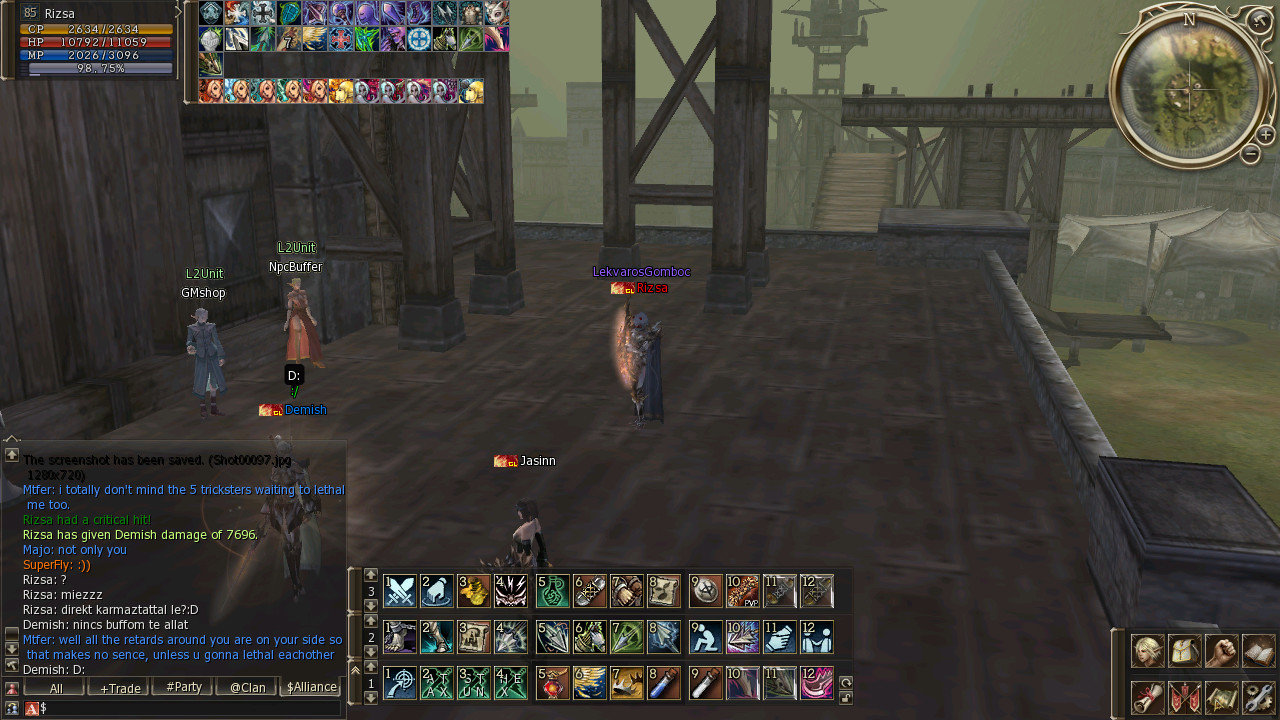Image resolution: width=1280 pixels, height=720 pixels.
Task: Open the quest scroll with red ribbon
Action: [x=1147, y=697]
